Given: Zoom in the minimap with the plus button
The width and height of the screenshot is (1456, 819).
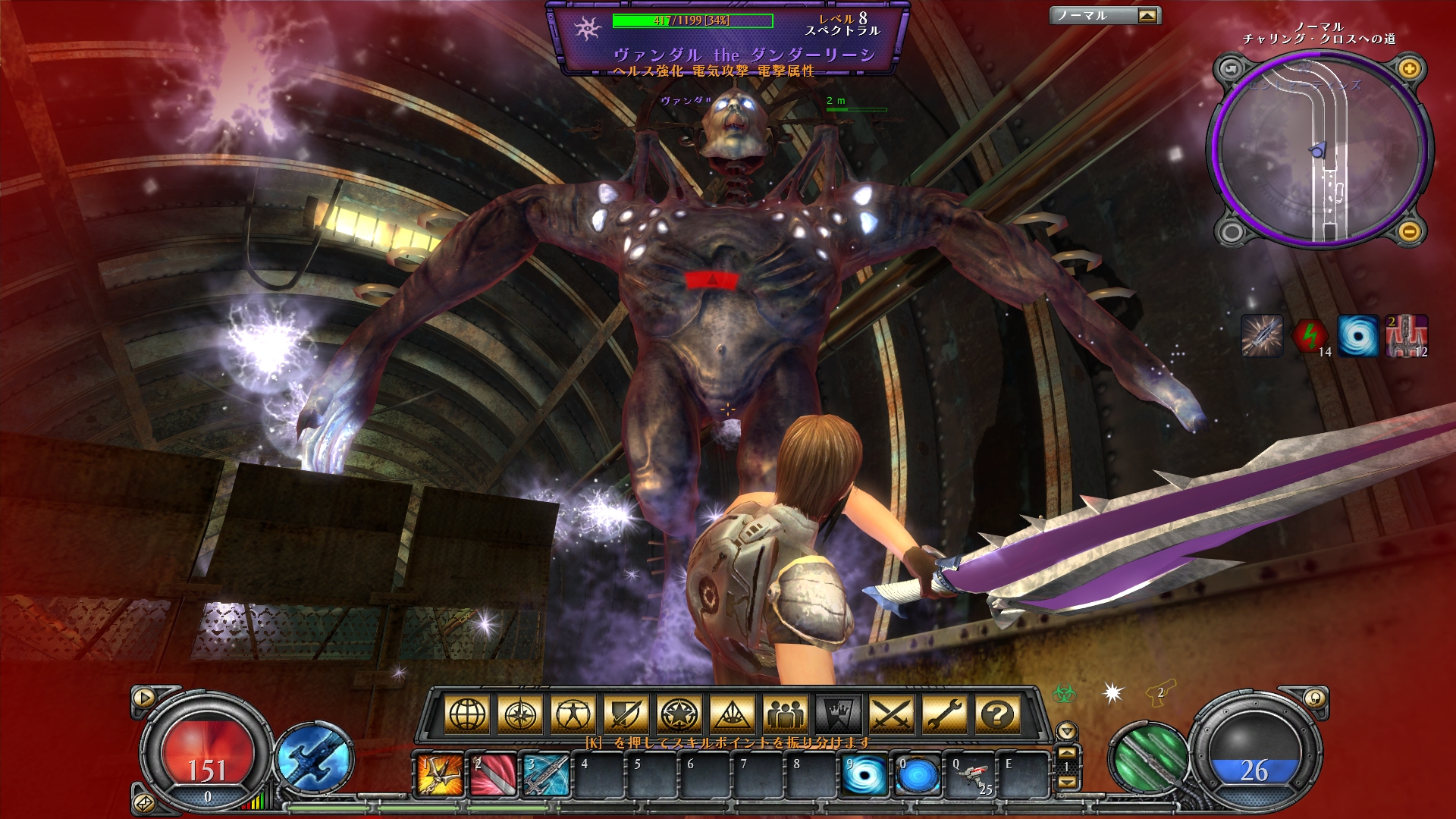Looking at the screenshot, I should point(1410,70).
